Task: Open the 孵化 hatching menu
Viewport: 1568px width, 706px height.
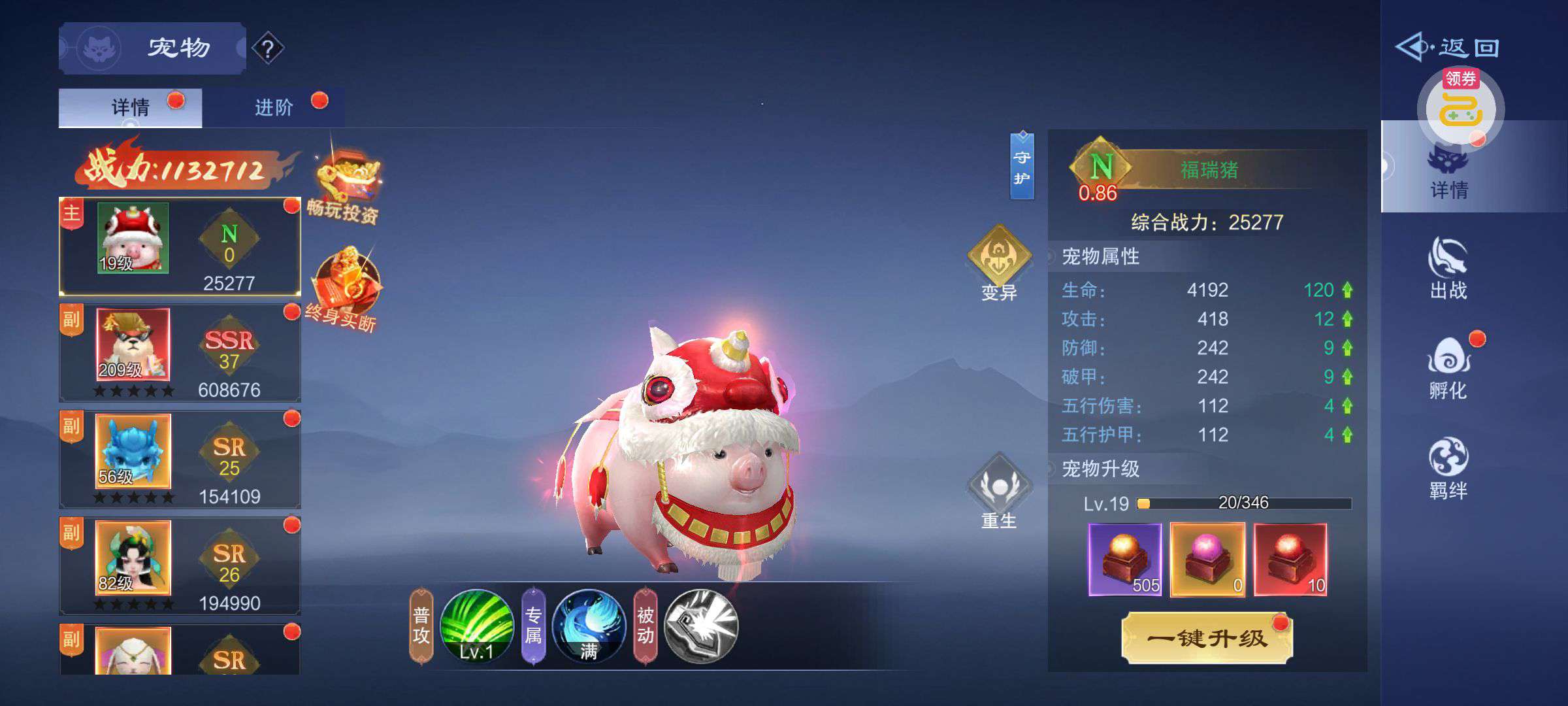Action: (x=1448, y=368)
